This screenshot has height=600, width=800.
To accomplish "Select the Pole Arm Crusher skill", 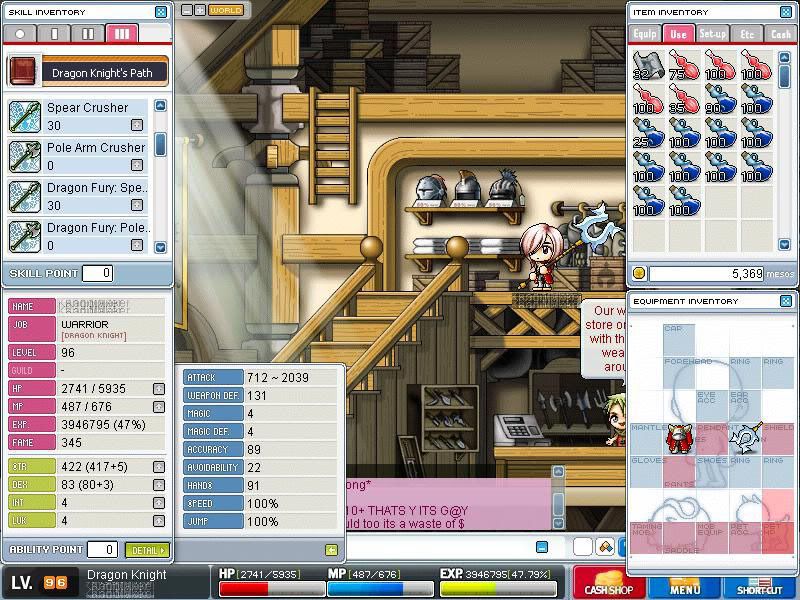I will point(95,148).
